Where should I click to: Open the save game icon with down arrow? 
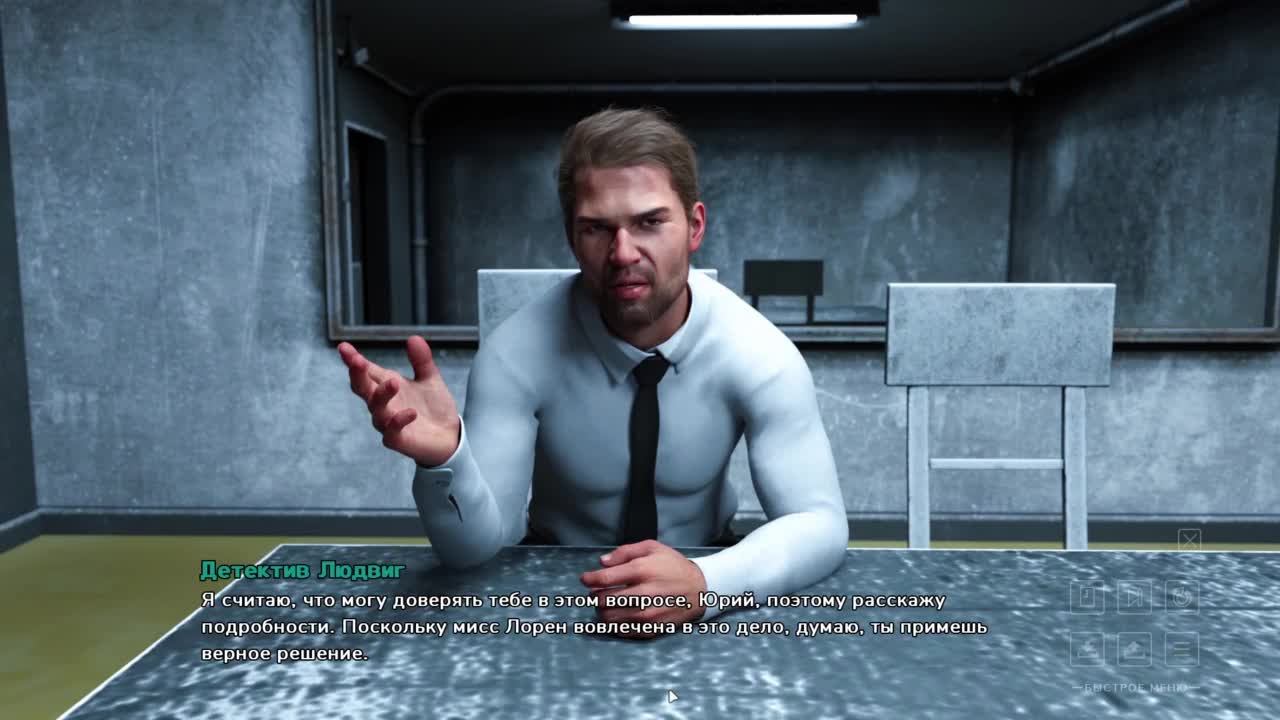[x=1087, y=649]
